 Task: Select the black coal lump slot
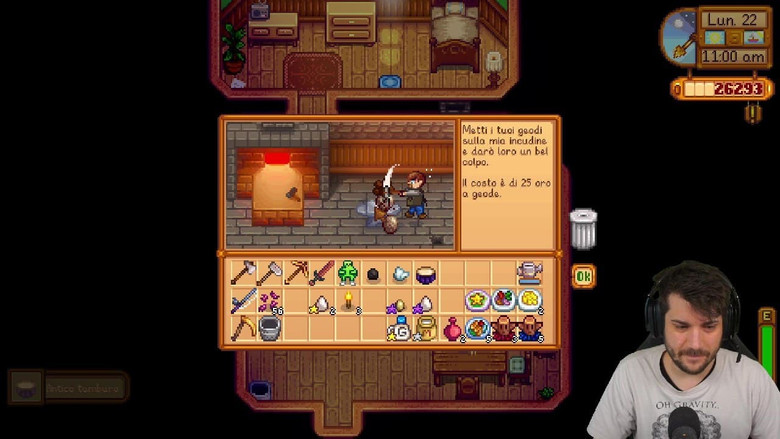373,273
